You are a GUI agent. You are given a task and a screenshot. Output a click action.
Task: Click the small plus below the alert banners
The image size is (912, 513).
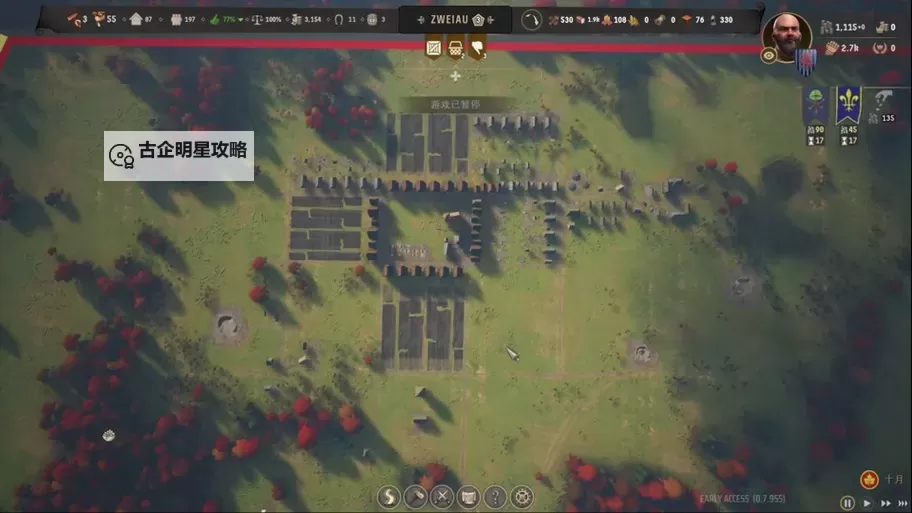pyautogui.click(x=456, y=76)
